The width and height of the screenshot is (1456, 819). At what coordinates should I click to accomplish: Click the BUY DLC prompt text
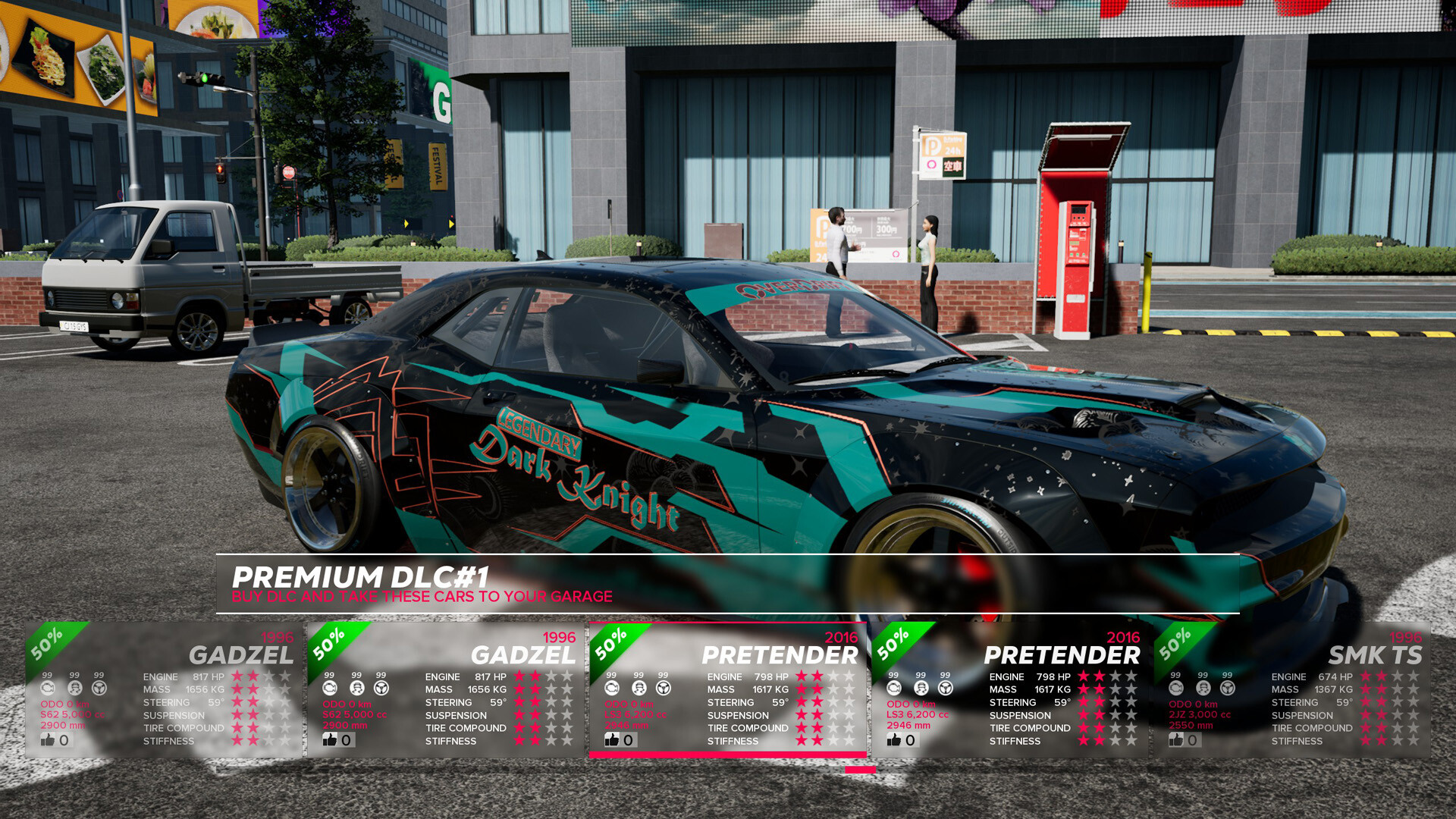tap(423, 597)
